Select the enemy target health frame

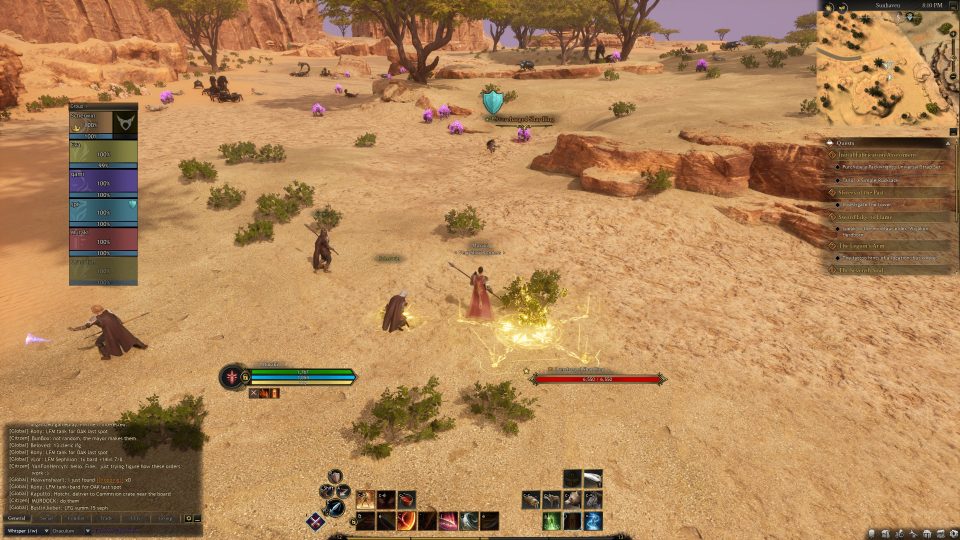[x=598, y=378]
